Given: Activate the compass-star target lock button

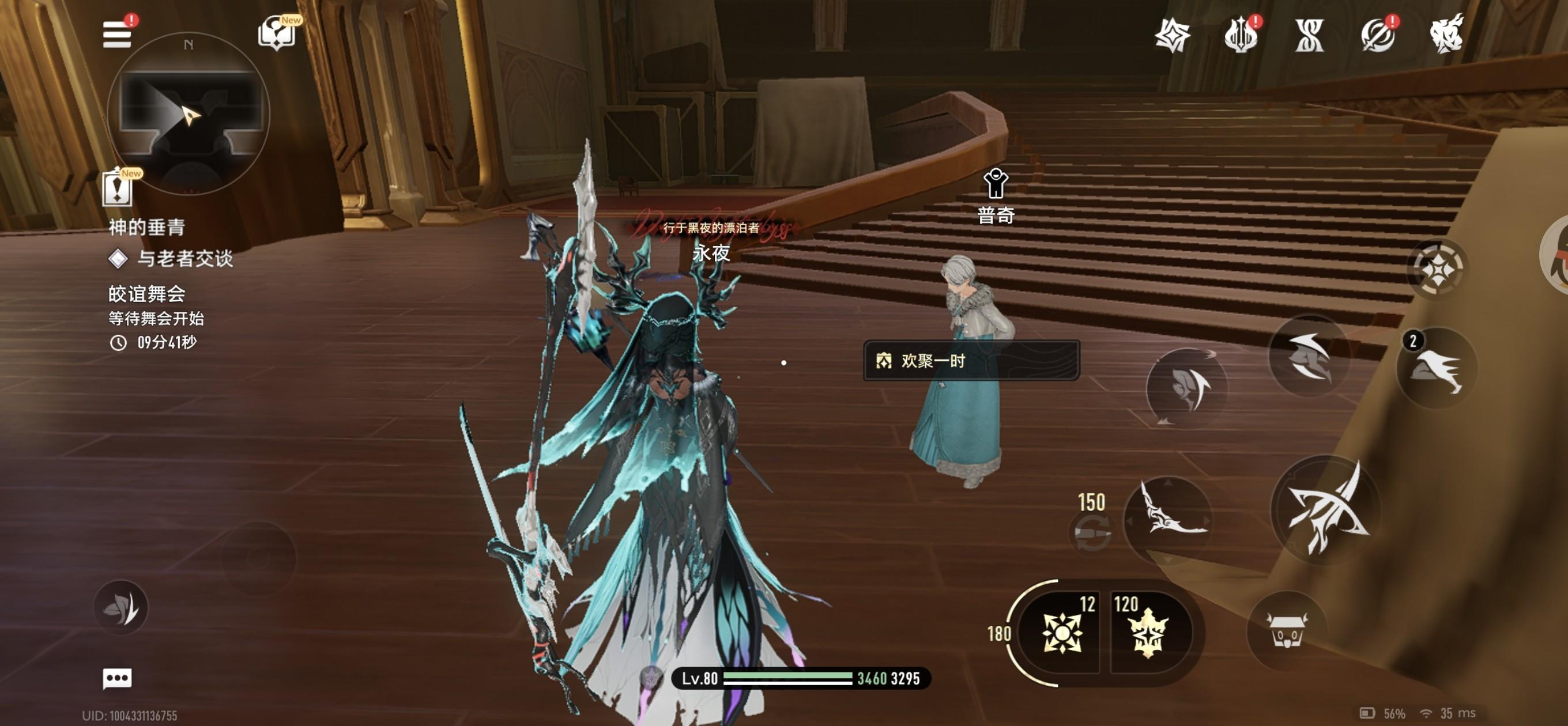Looking at the screenshot, I should [x=1437, y=269].
